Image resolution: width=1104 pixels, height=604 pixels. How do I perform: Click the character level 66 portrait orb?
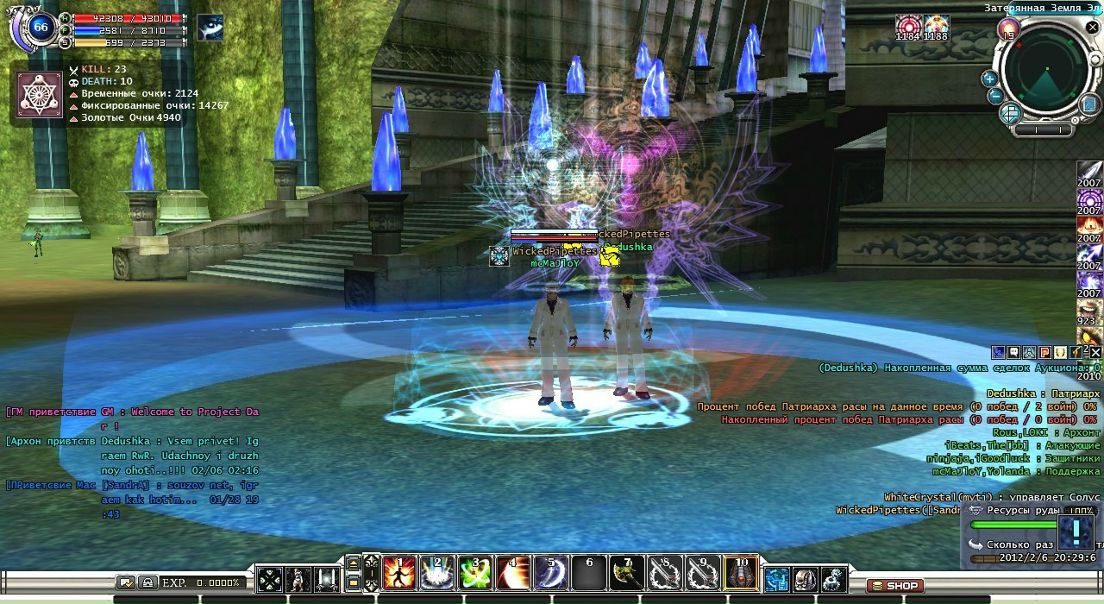pos(41,26)
